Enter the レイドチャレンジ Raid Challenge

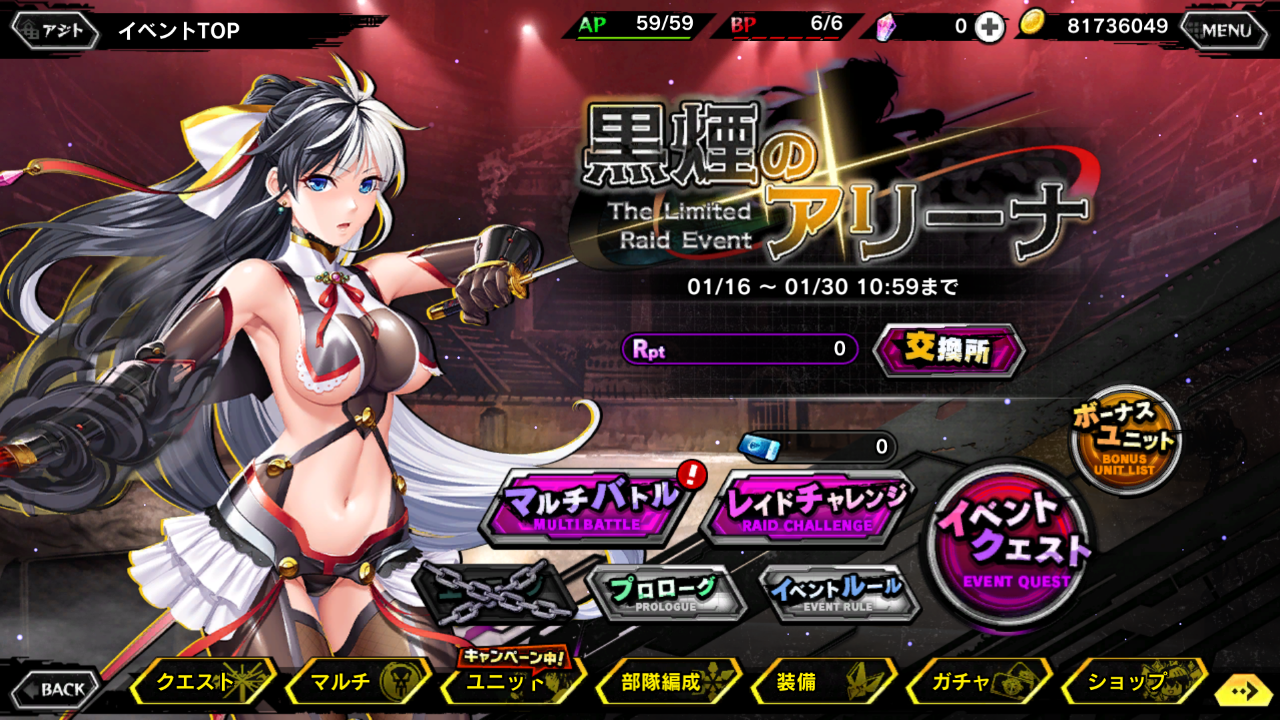[x=808, y=505]
